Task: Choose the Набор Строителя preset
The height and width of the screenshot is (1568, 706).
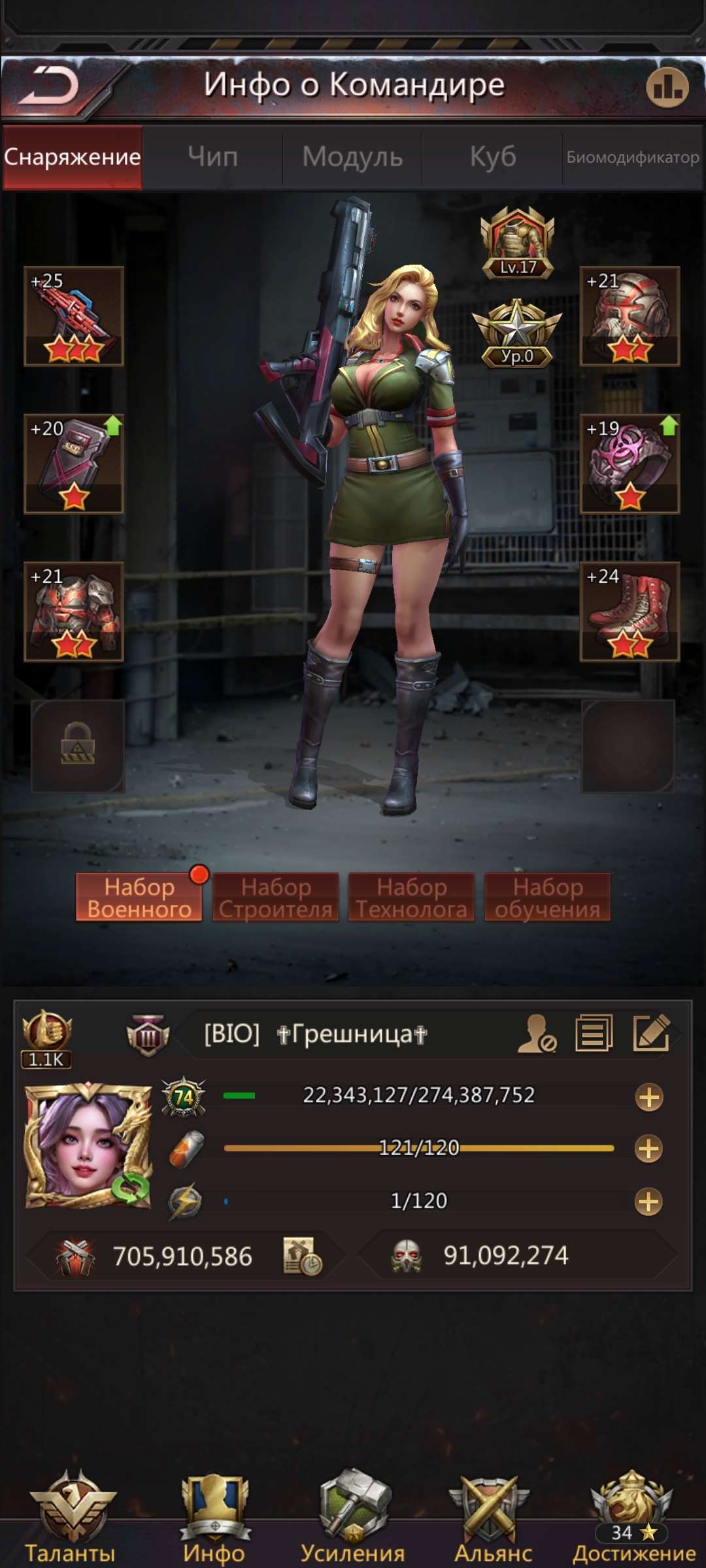Action: (275, 897)
